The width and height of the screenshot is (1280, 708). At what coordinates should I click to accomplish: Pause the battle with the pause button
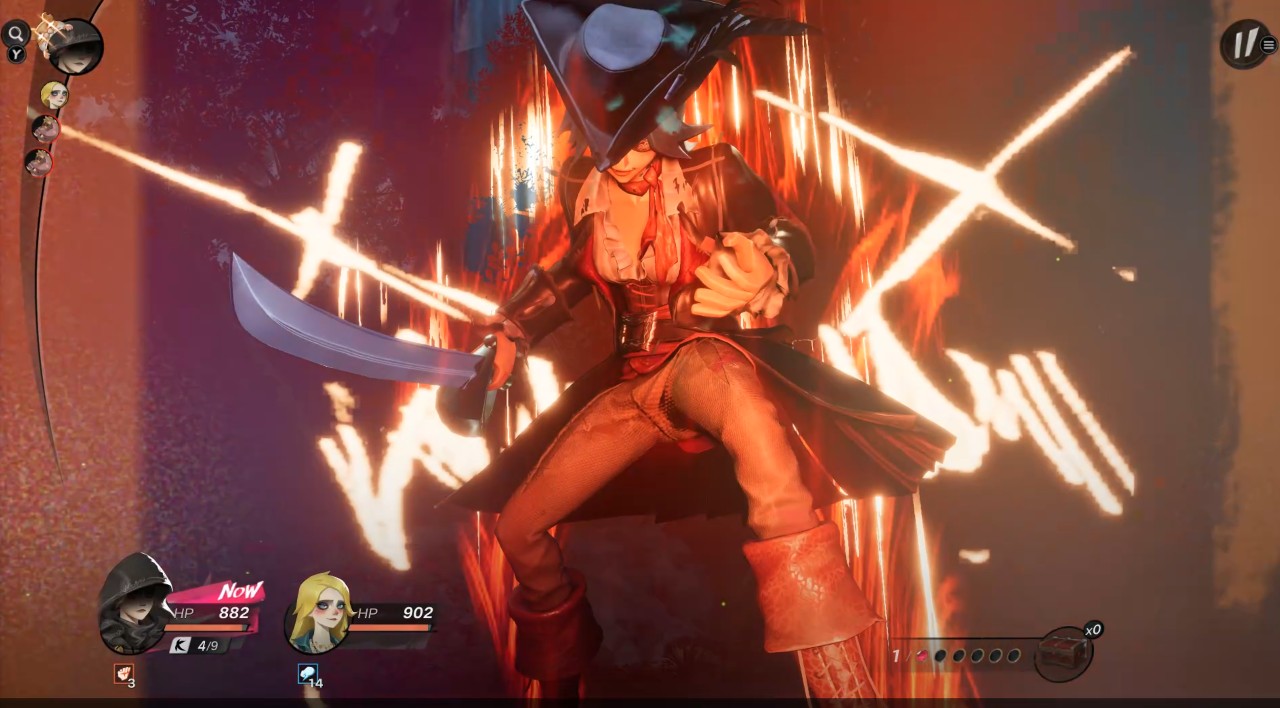click(x=1243, y=45)
